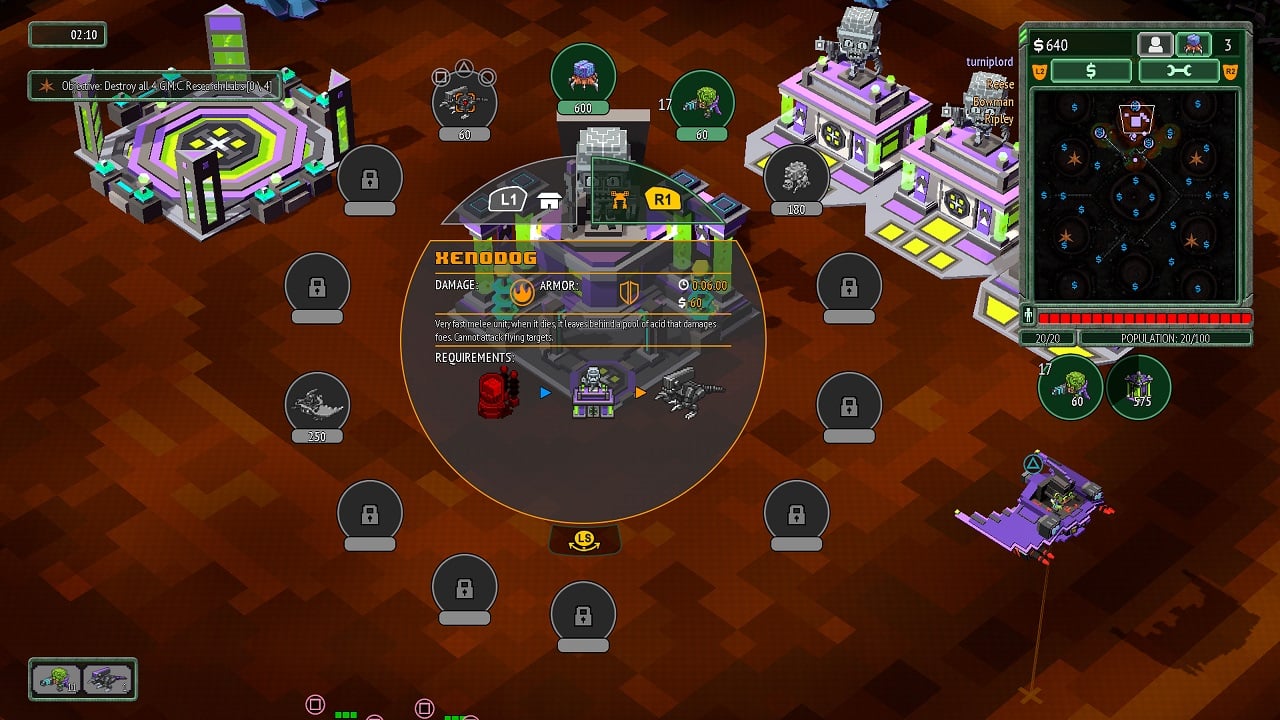The width and height of the screenshot is (1280, 720).
Task: Open the Destroy Research Labs objective tracker
Action: tap(157, 86)
